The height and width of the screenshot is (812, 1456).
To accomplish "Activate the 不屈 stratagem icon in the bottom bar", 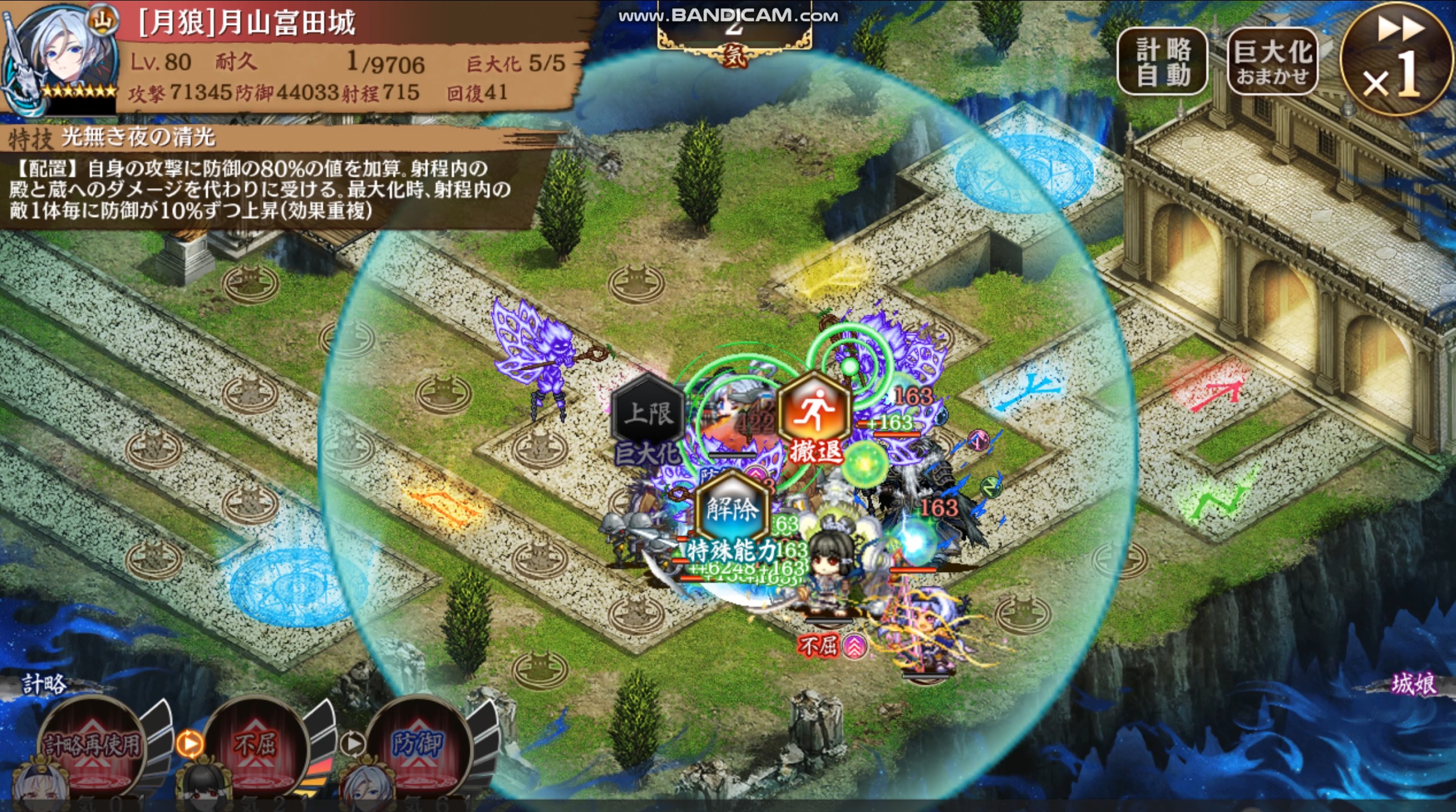I will click(255, 745).
